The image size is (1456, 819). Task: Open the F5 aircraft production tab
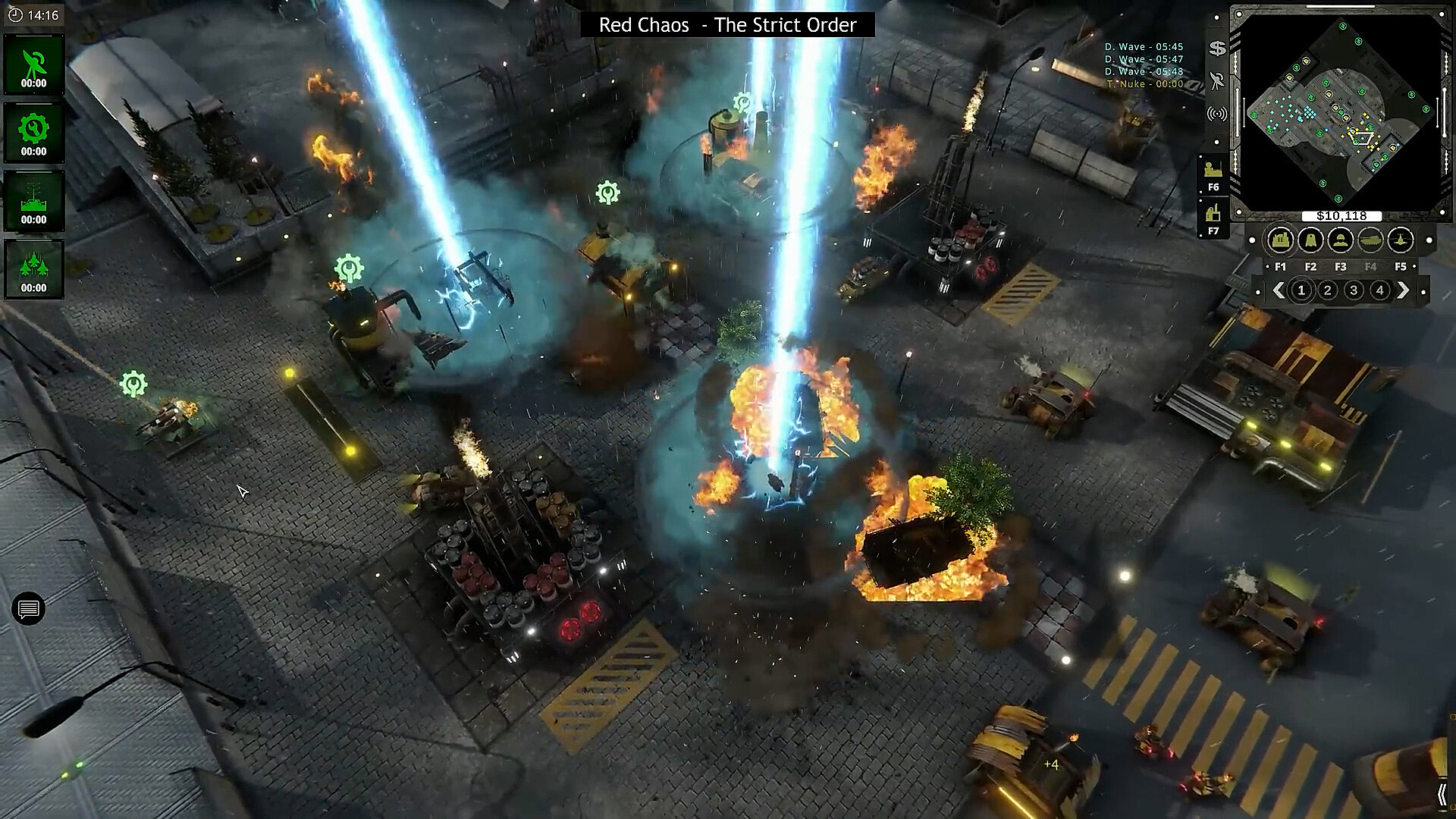click(x=1401, y=241)
